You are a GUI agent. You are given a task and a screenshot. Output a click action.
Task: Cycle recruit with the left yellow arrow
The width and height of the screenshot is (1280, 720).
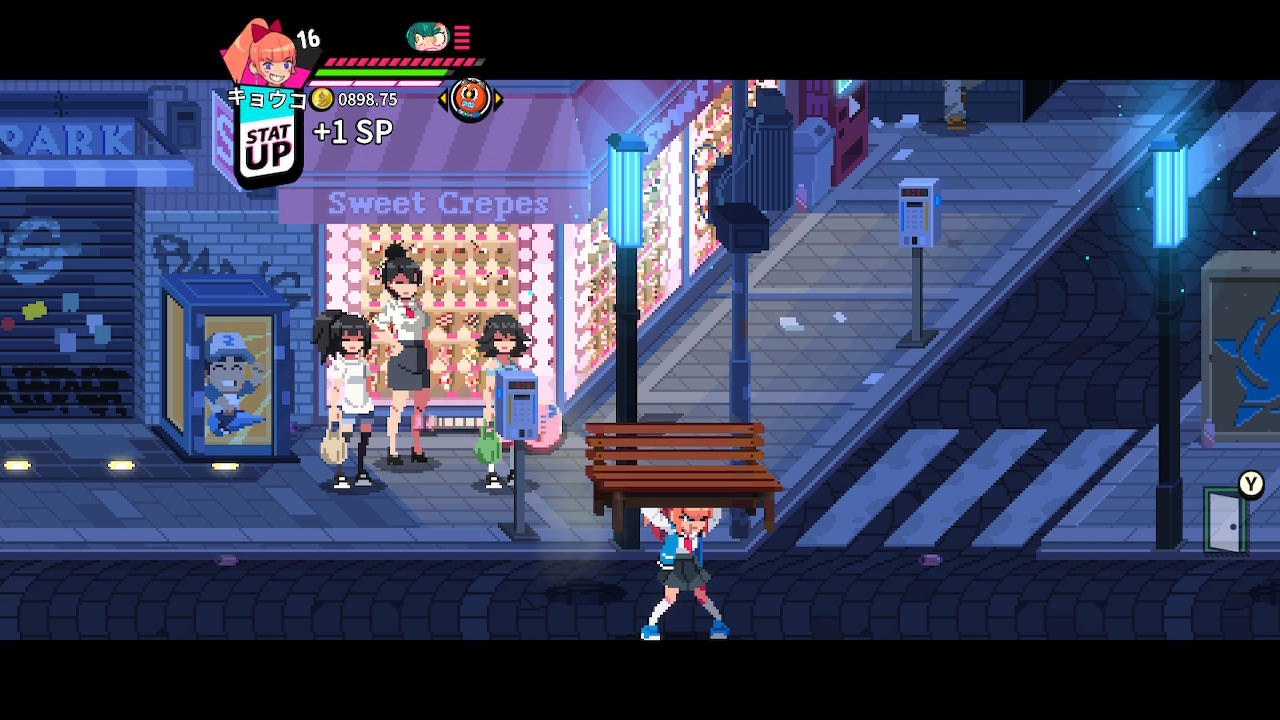click(443, 98)
